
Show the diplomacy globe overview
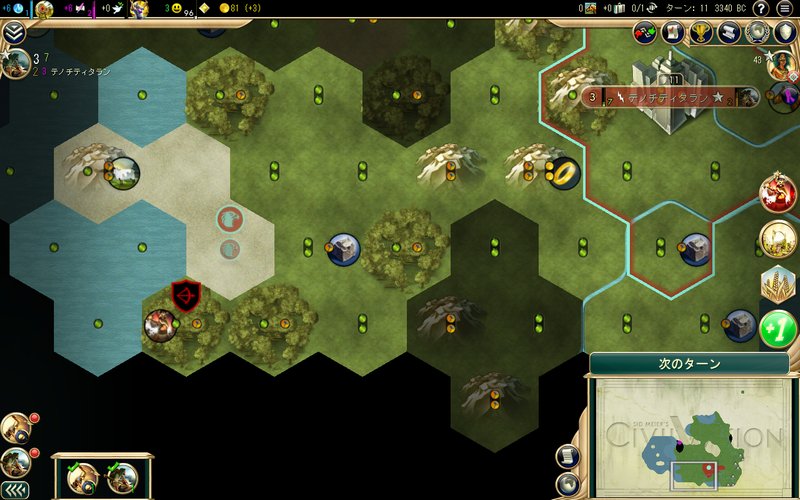click(x=757, y=34)
